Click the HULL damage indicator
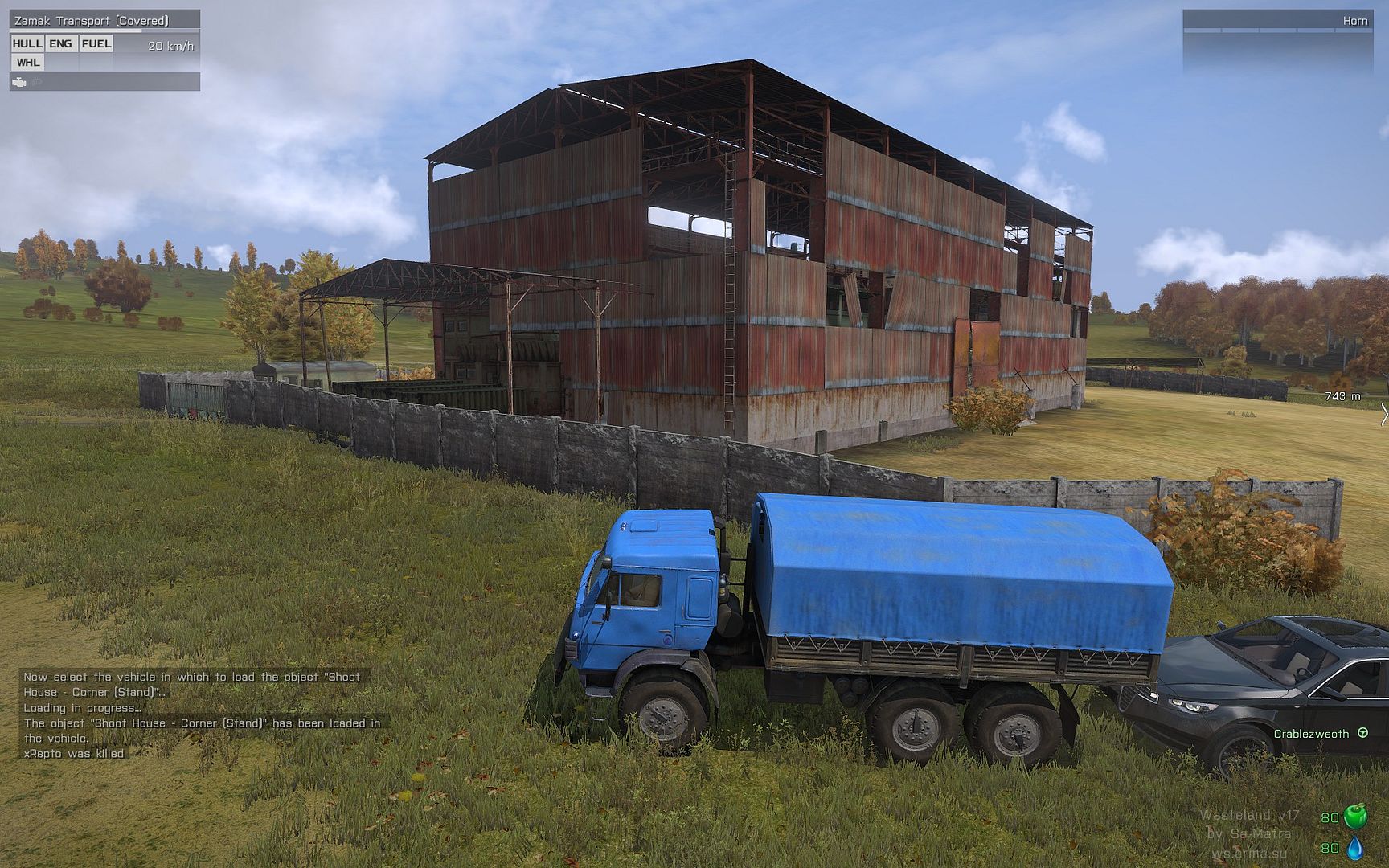1389x868 pixels. click(x=27, y=44)
